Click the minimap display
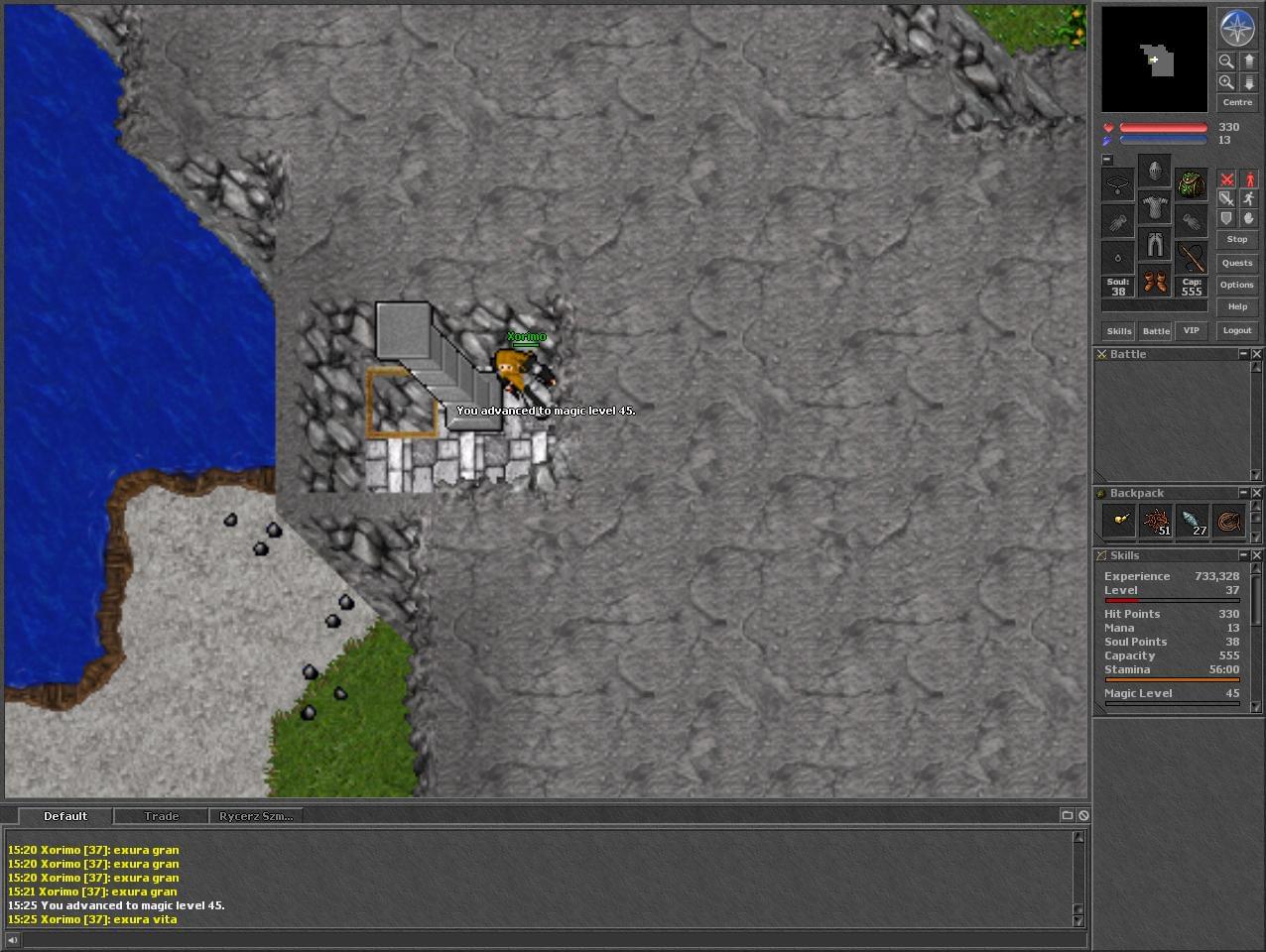This screenshot has width=1266, height=952. coord(1154,59)
